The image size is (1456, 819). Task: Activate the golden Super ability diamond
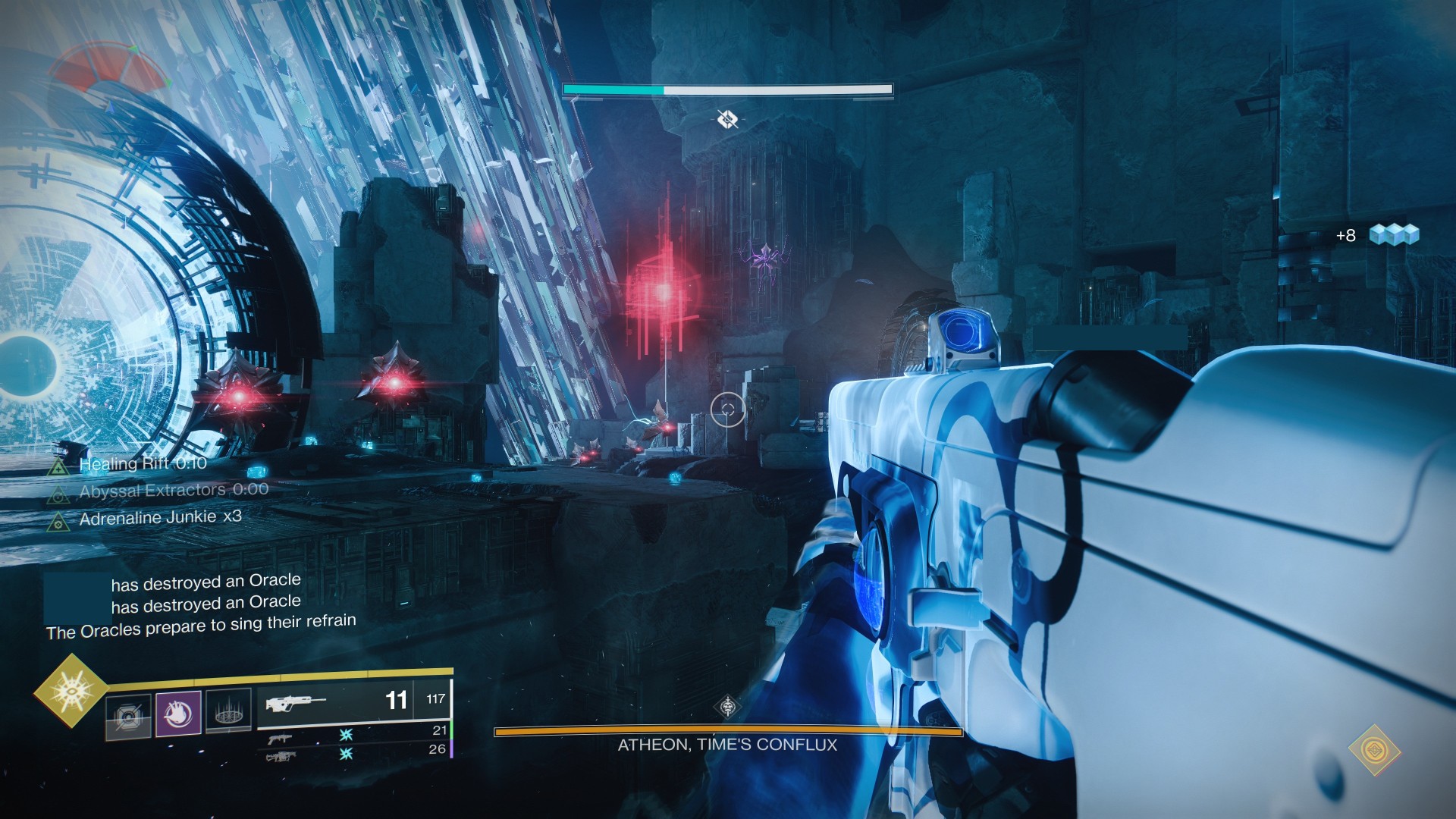click(71, 691)
